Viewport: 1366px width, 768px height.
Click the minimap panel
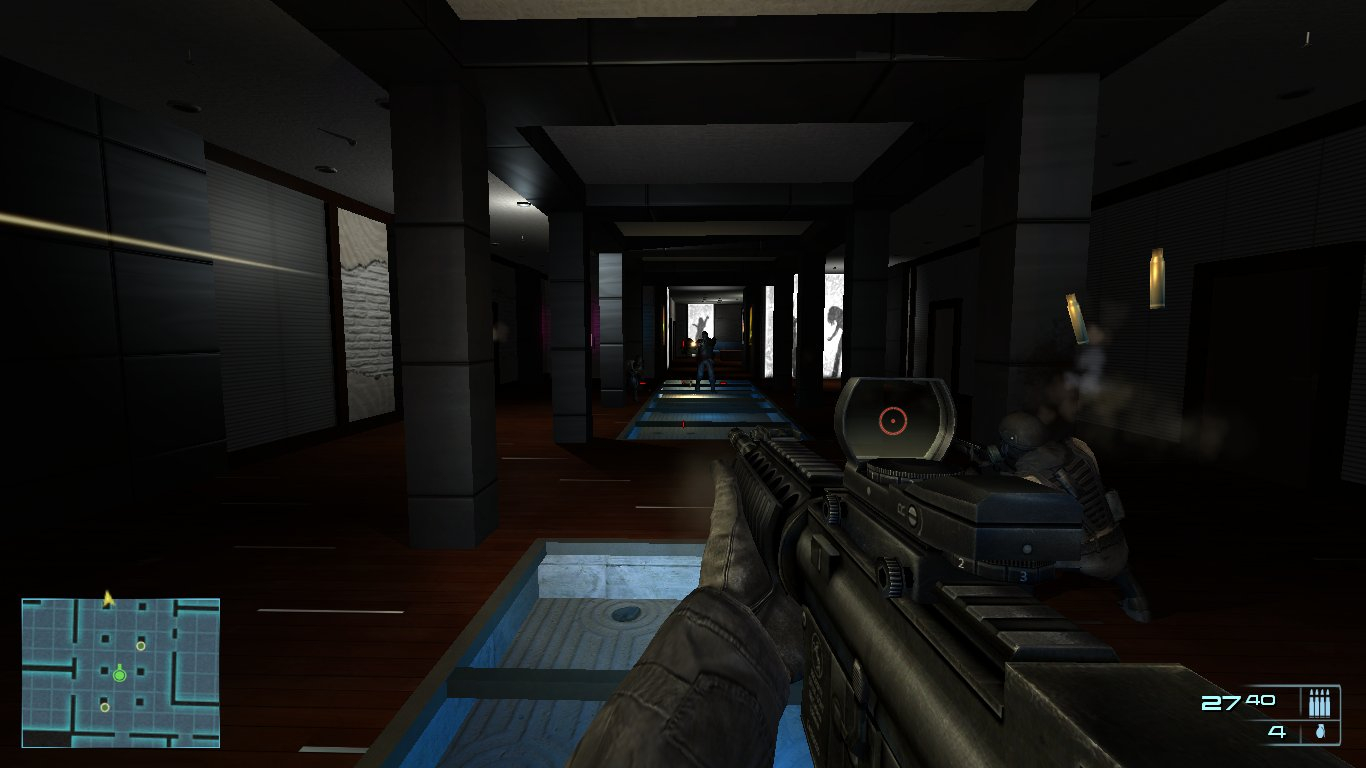tap(120, 672)
